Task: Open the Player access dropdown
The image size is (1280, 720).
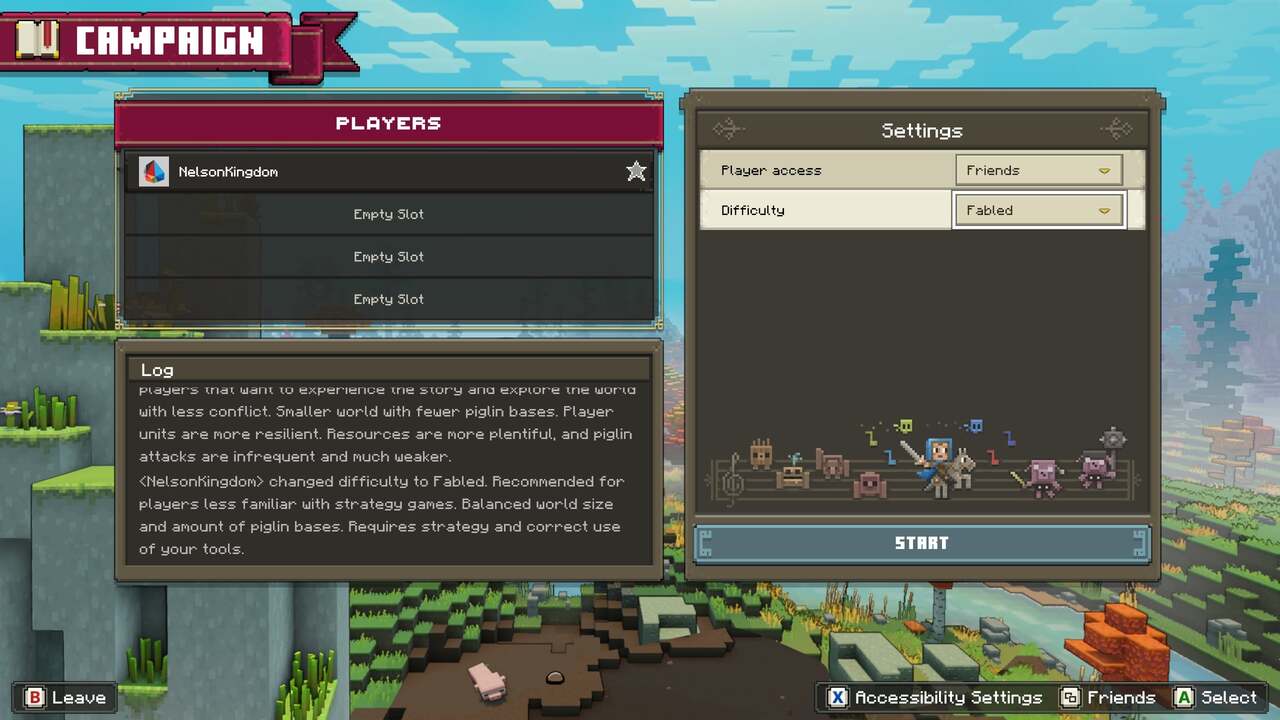Action: [1038, 170]
